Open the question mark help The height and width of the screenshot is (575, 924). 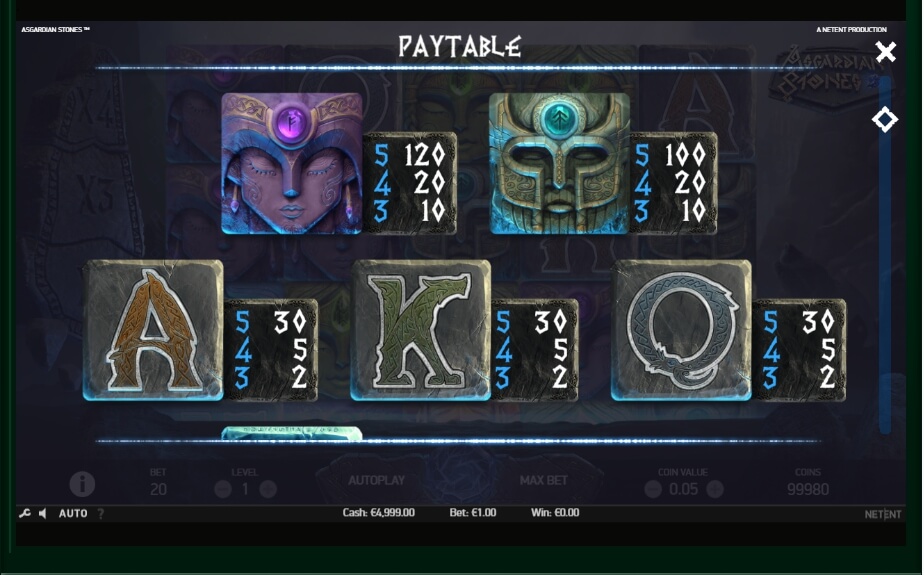100,513
